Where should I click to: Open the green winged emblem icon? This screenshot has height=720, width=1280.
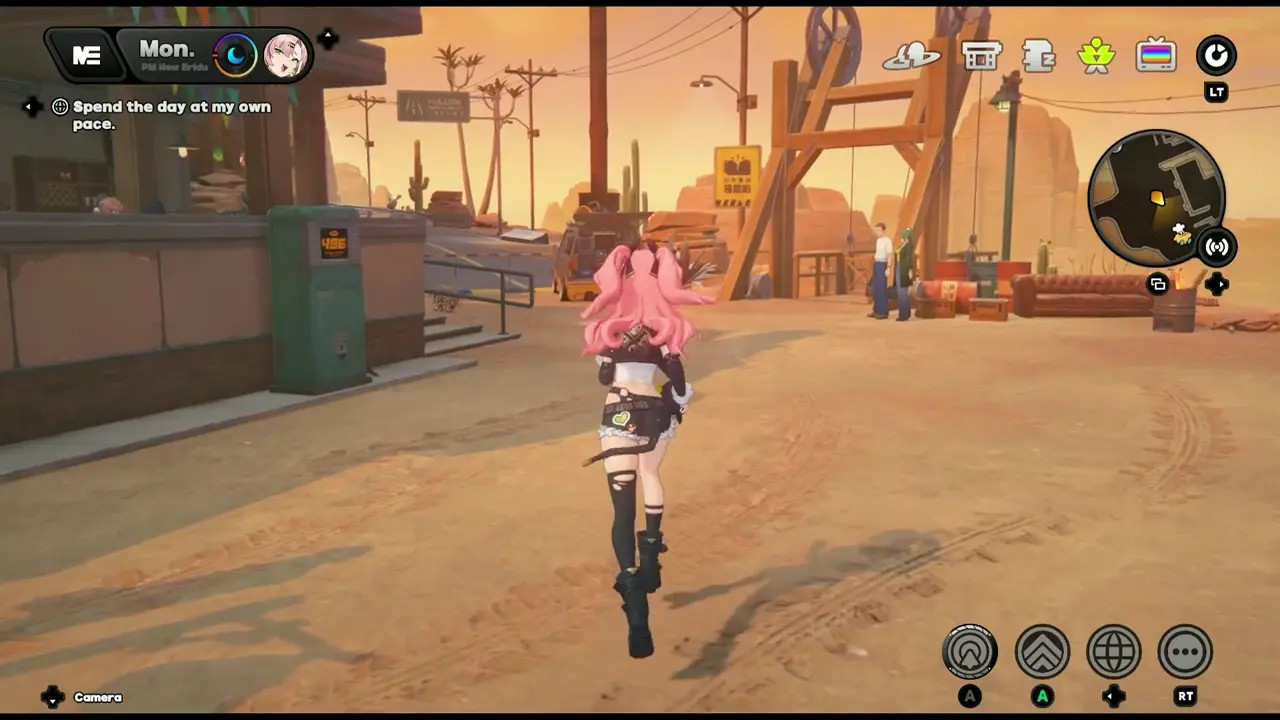(x=1096, y=55)
